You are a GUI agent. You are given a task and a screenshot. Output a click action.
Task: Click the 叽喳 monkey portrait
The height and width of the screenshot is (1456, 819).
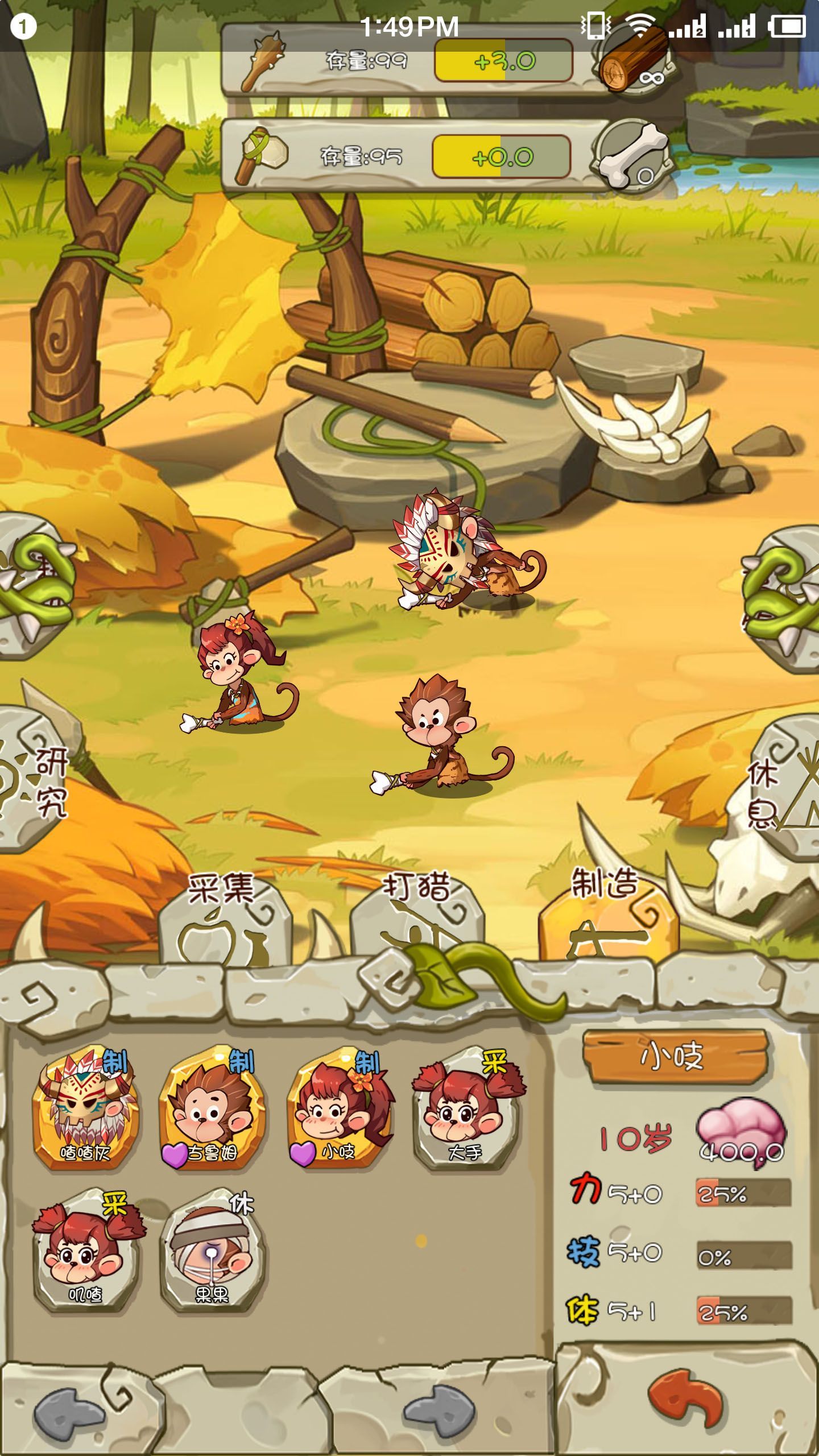(85, 1251)
